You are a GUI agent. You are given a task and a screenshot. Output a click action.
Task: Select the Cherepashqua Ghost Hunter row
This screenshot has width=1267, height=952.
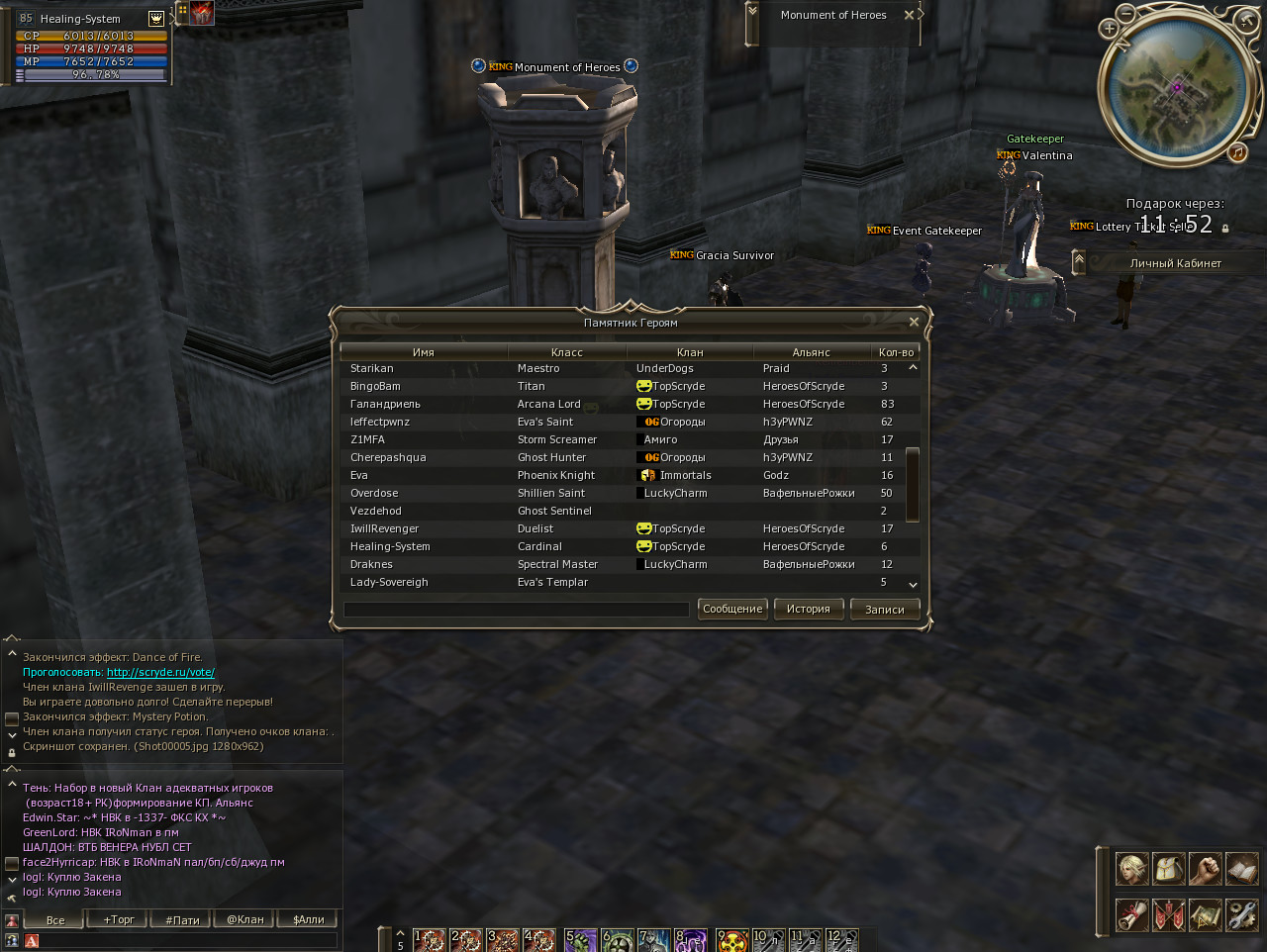[388, 457]
